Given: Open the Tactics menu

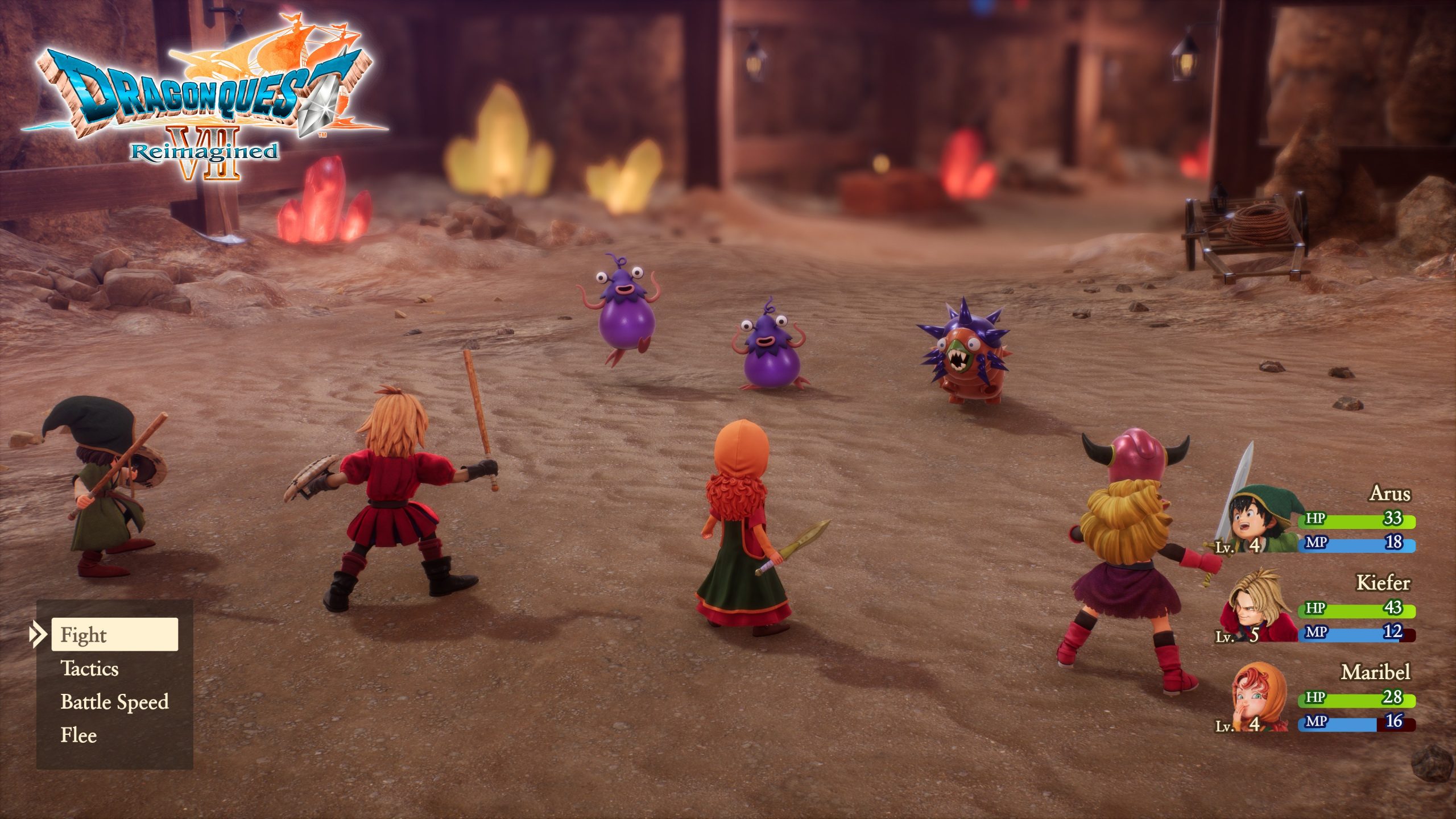Looking at the screenshot, I should click(x=91, y=670).
